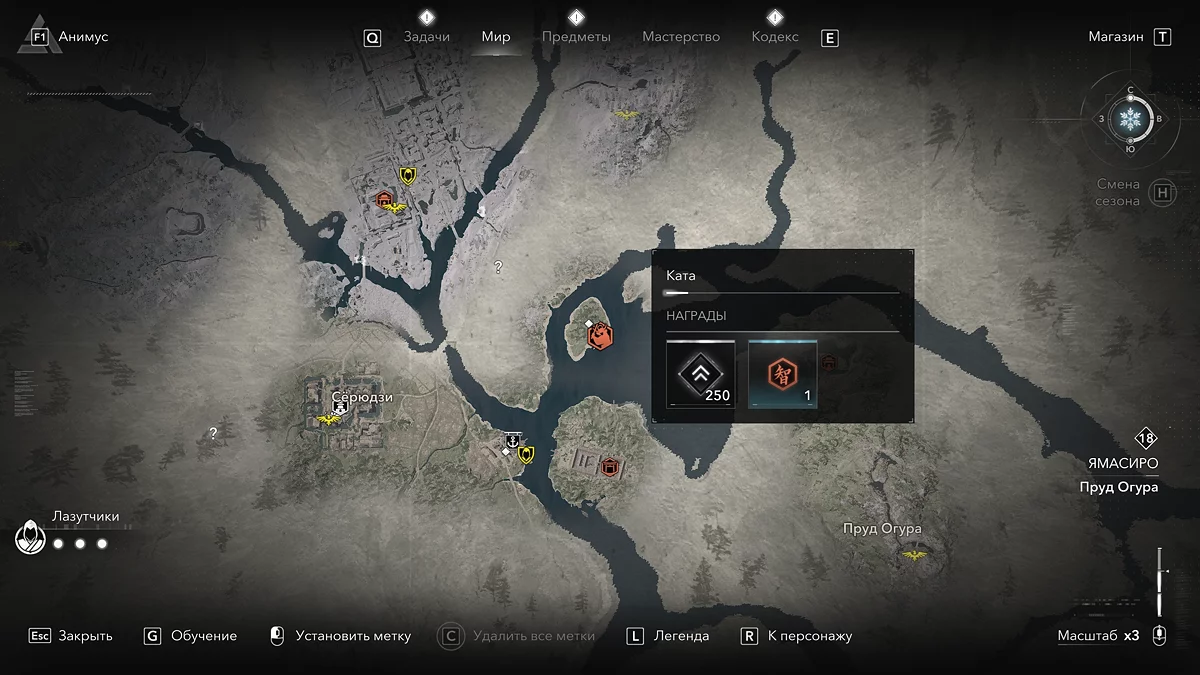Go to the Мастерство tab
The height and width of the screenshot is (675, 1200).
pos(681,37)
